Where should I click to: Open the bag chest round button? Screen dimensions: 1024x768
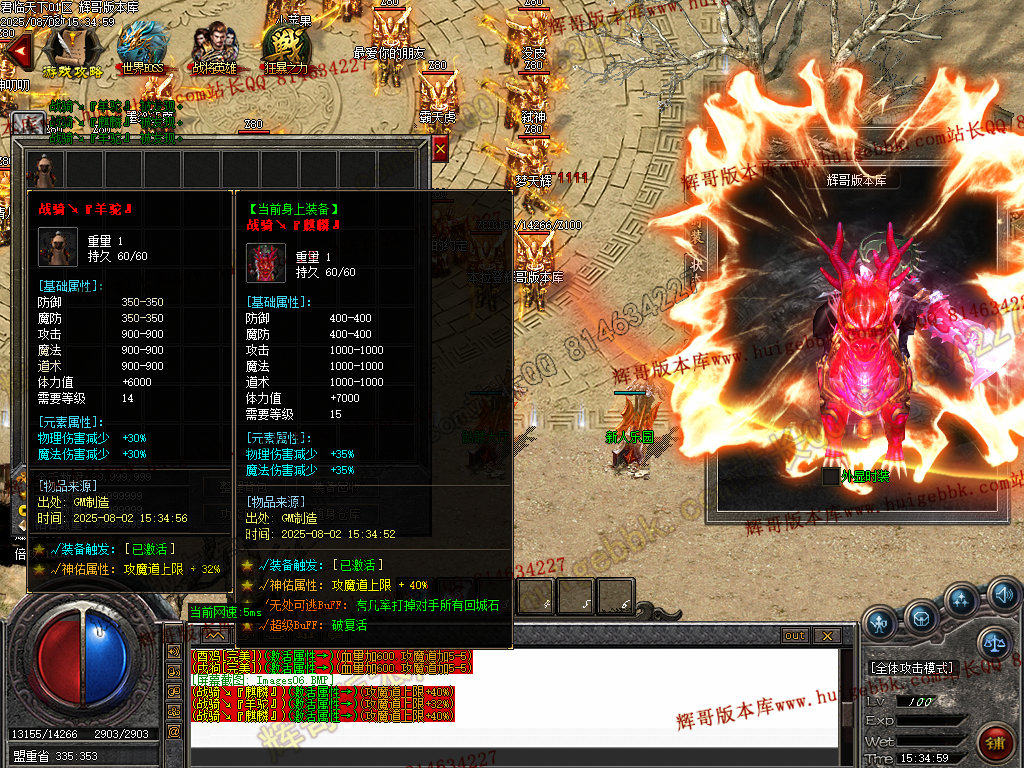[922, 617]
